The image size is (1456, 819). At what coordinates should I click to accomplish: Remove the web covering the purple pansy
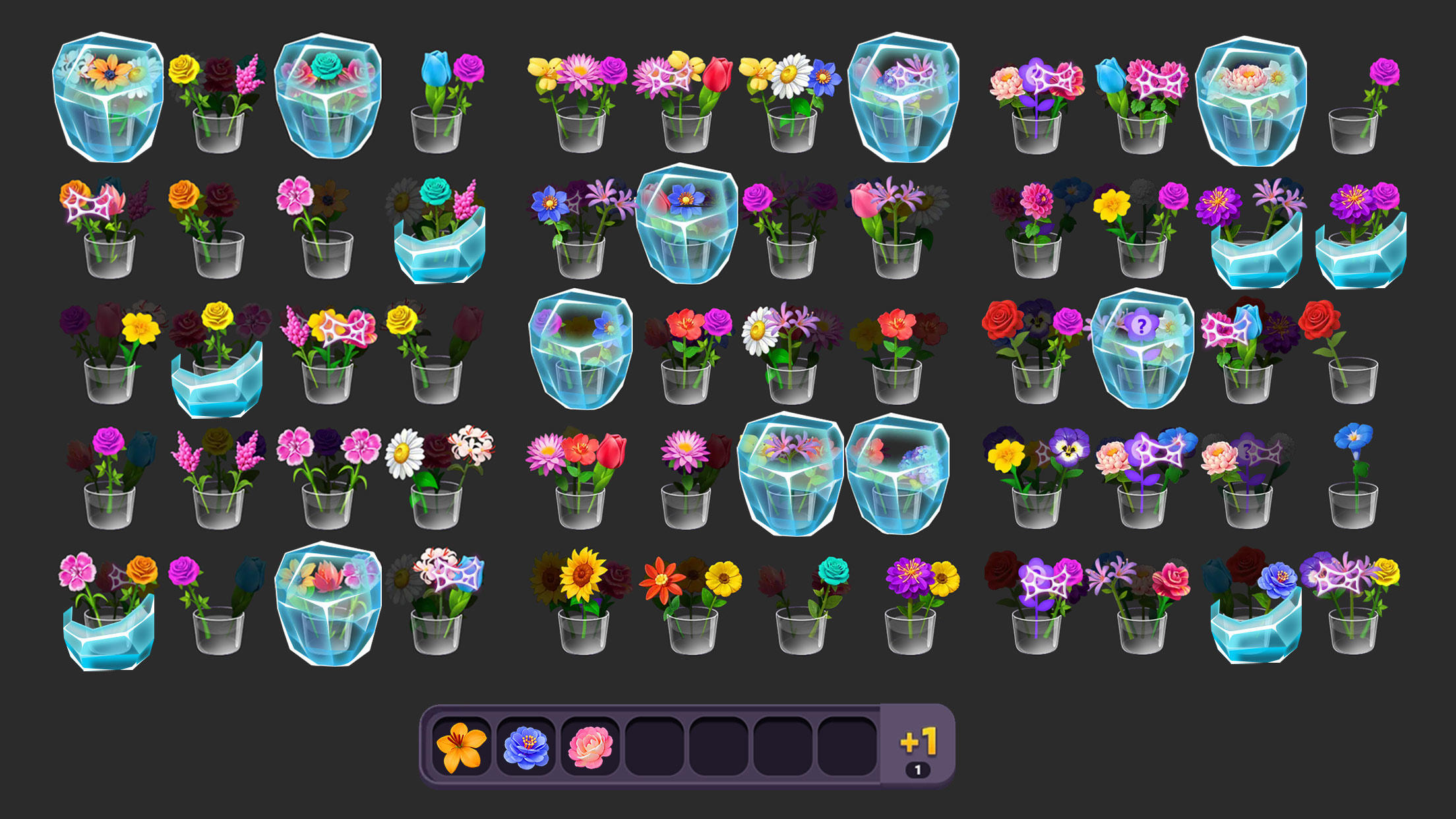[1339, 577]
